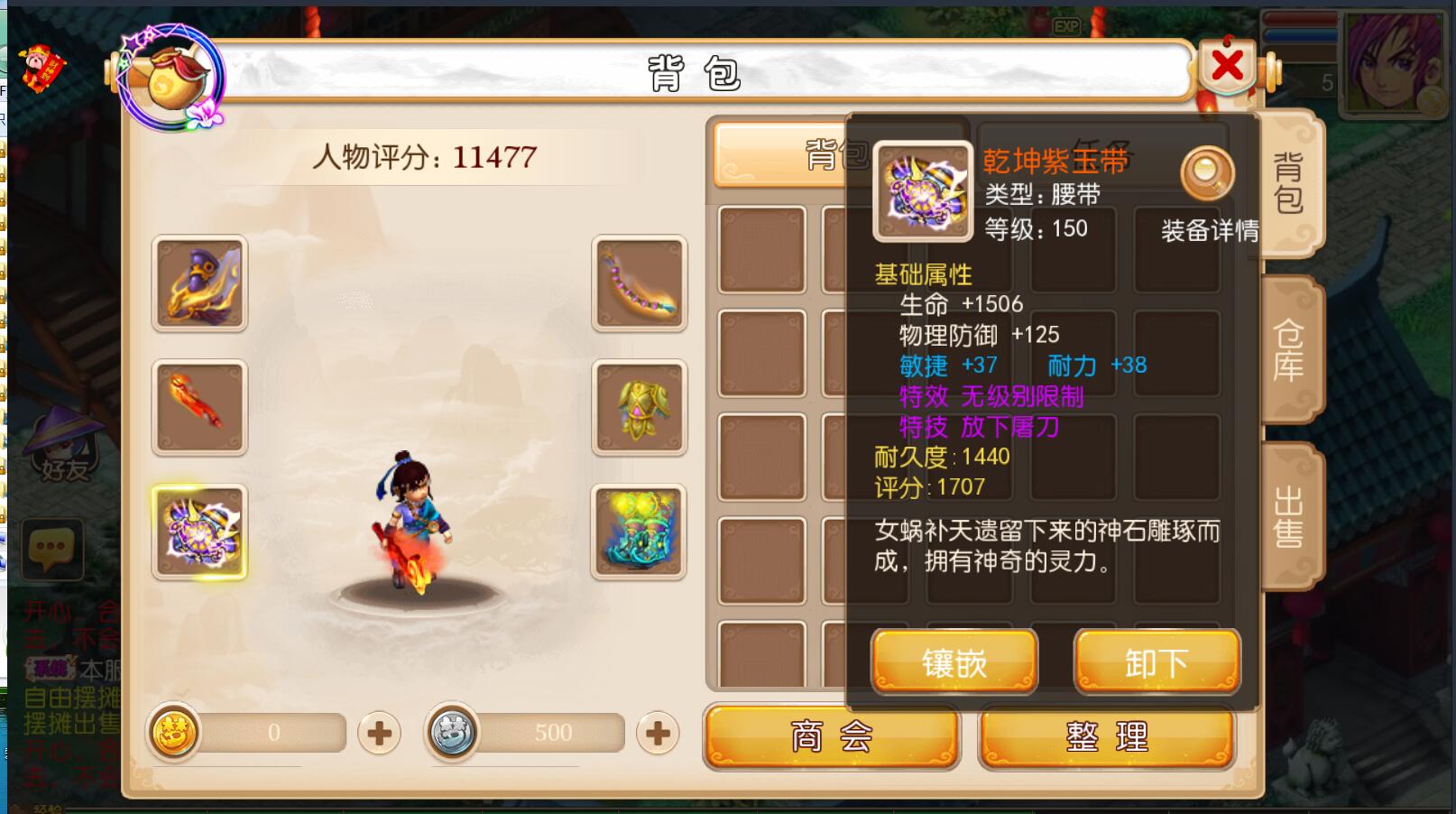Add silver coins with the plus button
Screen dimensions: 1456x814
(658, 733)
